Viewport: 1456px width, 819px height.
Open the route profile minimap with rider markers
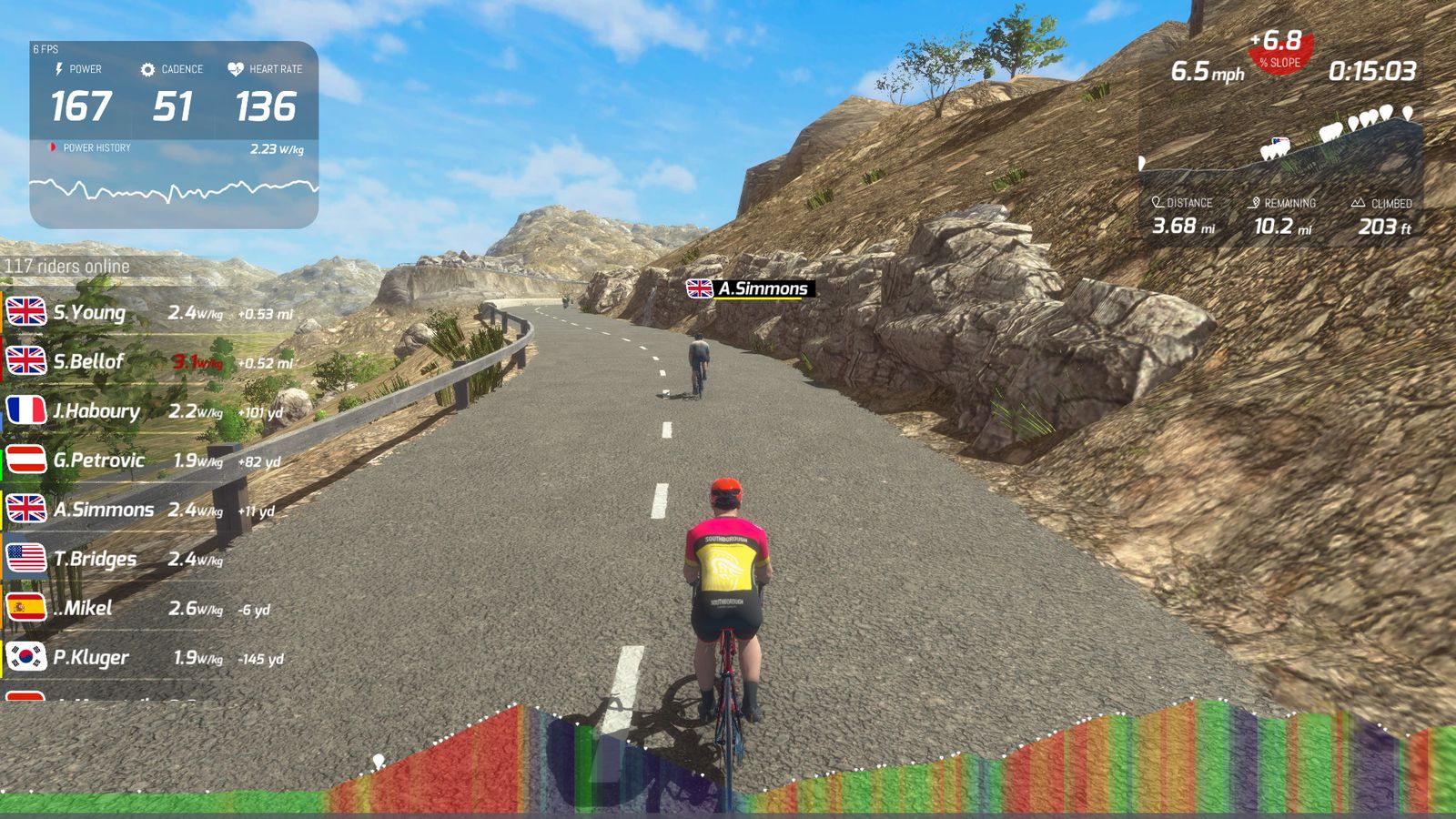click(x=1279, y=146)
